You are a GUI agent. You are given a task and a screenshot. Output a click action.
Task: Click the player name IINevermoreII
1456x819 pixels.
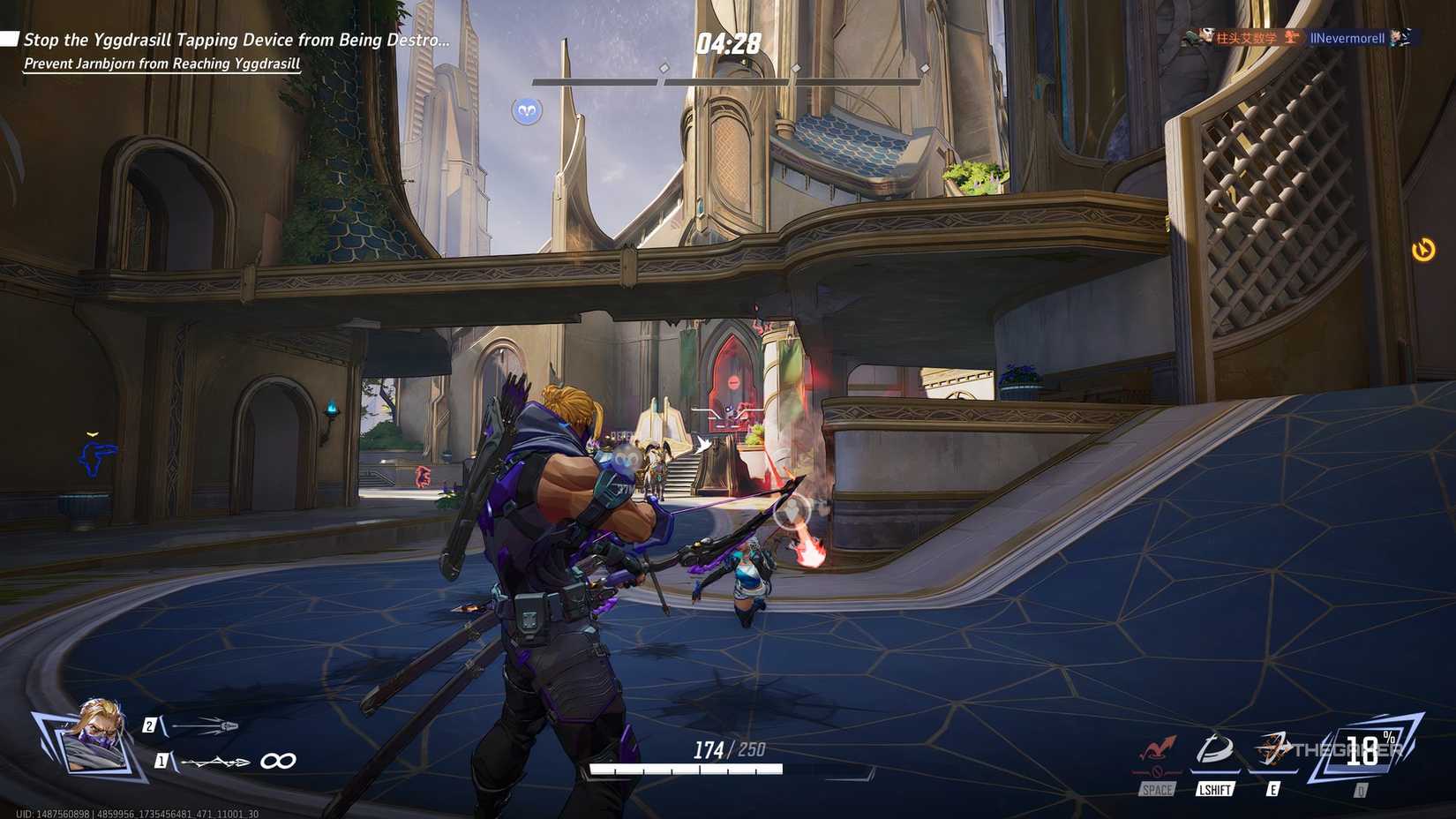[1347, 38]
